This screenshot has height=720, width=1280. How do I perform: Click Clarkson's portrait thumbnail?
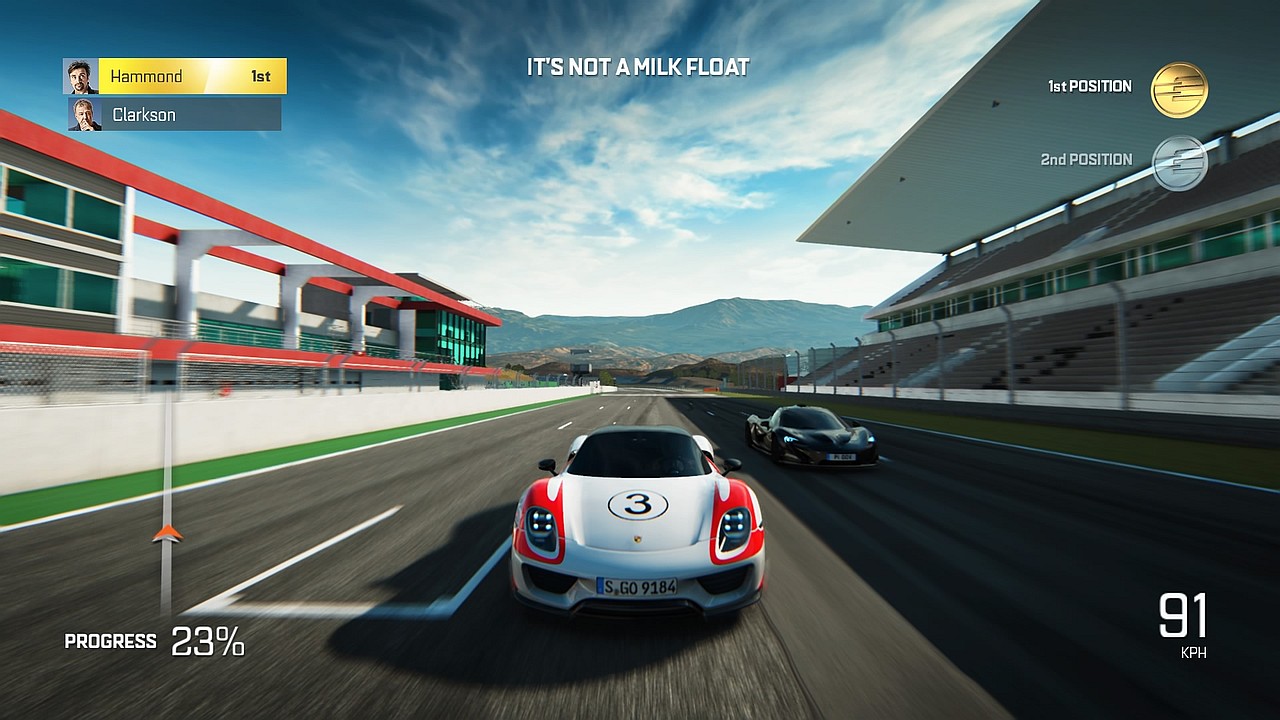click(x=85, y=115)
